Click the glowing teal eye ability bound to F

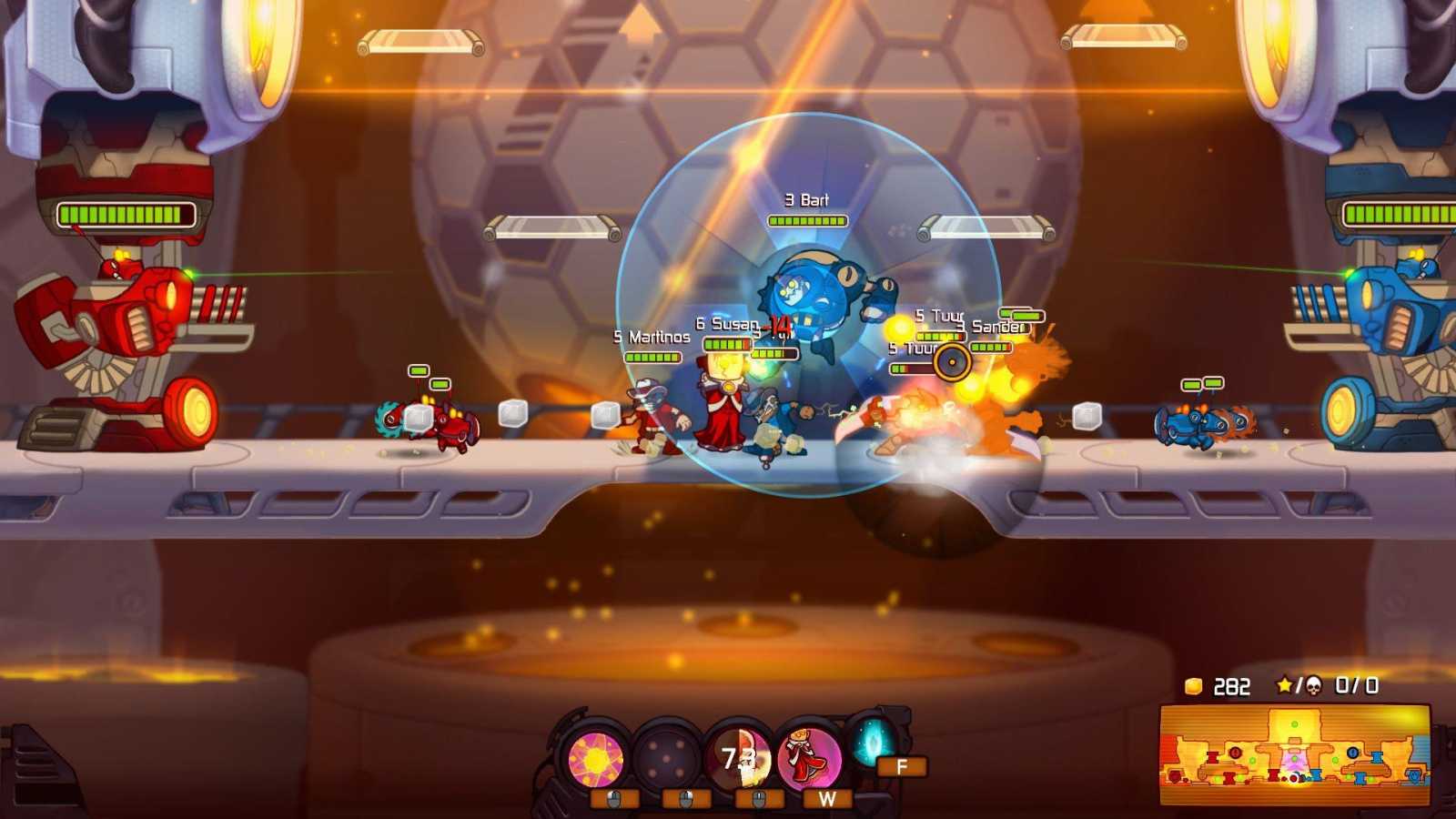[x=871, y=746]
